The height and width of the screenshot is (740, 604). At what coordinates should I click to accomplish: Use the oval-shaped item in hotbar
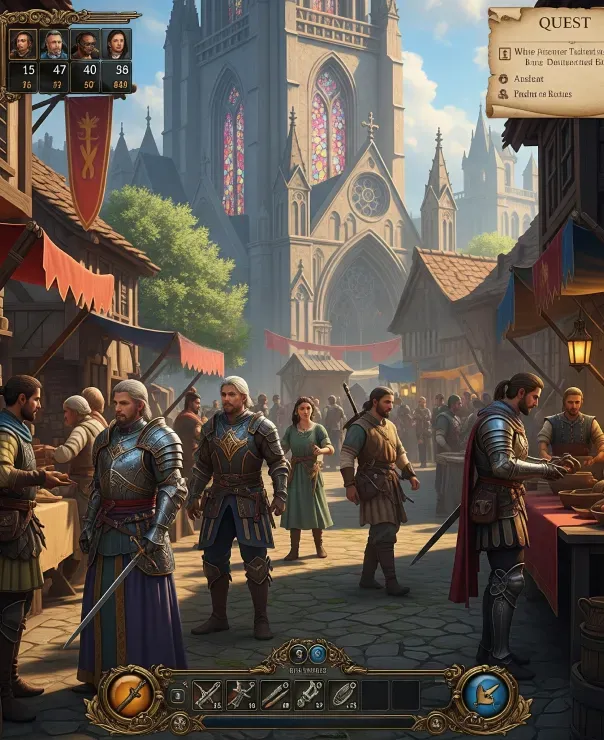click(x=342, y=693)
